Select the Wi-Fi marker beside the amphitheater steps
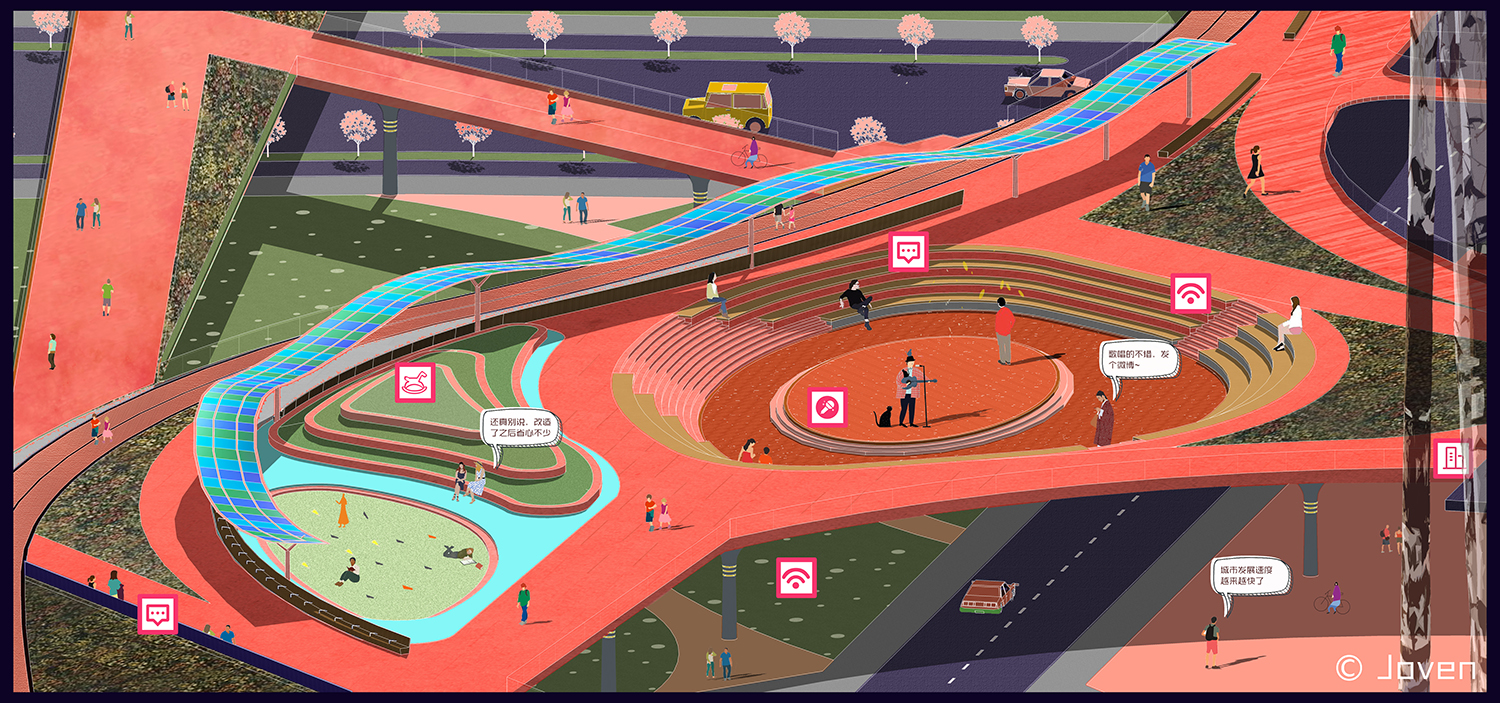The width and height of the screenshot is (1500, 703). [x=1190, y=293]
